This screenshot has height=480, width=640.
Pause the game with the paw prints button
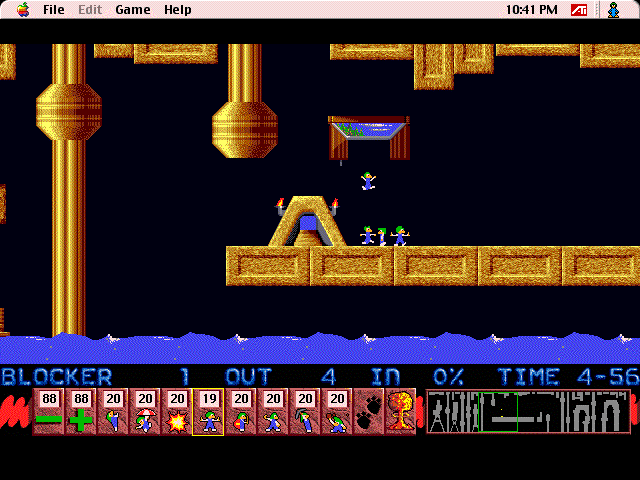(368, 412)
